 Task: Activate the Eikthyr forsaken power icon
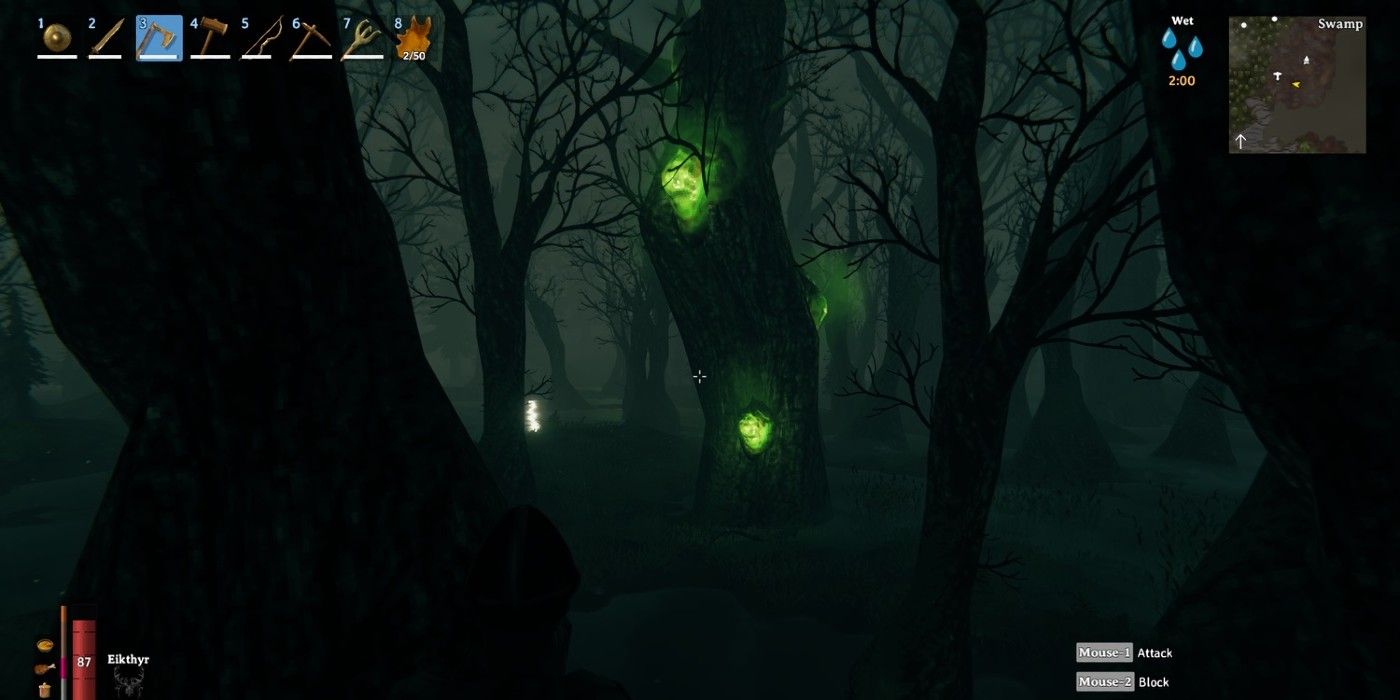tap(128, 682)
